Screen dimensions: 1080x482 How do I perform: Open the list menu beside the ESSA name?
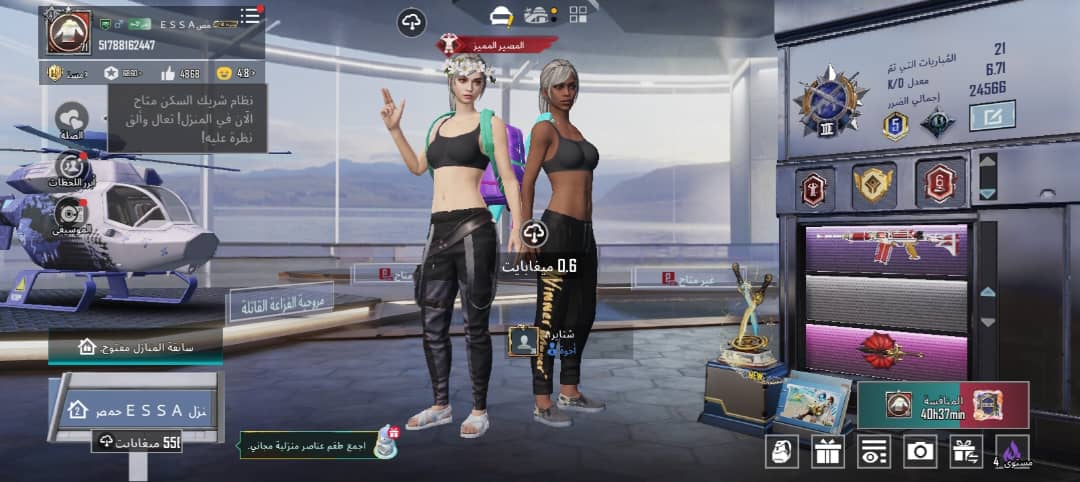click(249, 17)
